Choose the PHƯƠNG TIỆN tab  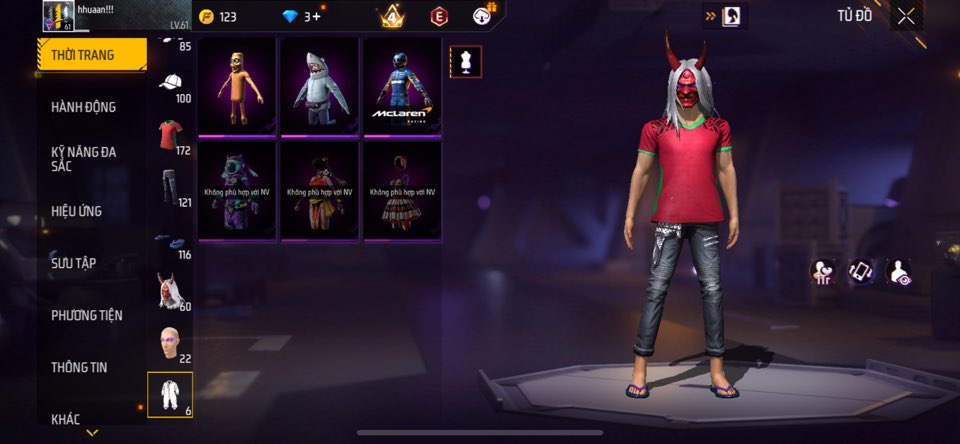click(87, 315)
